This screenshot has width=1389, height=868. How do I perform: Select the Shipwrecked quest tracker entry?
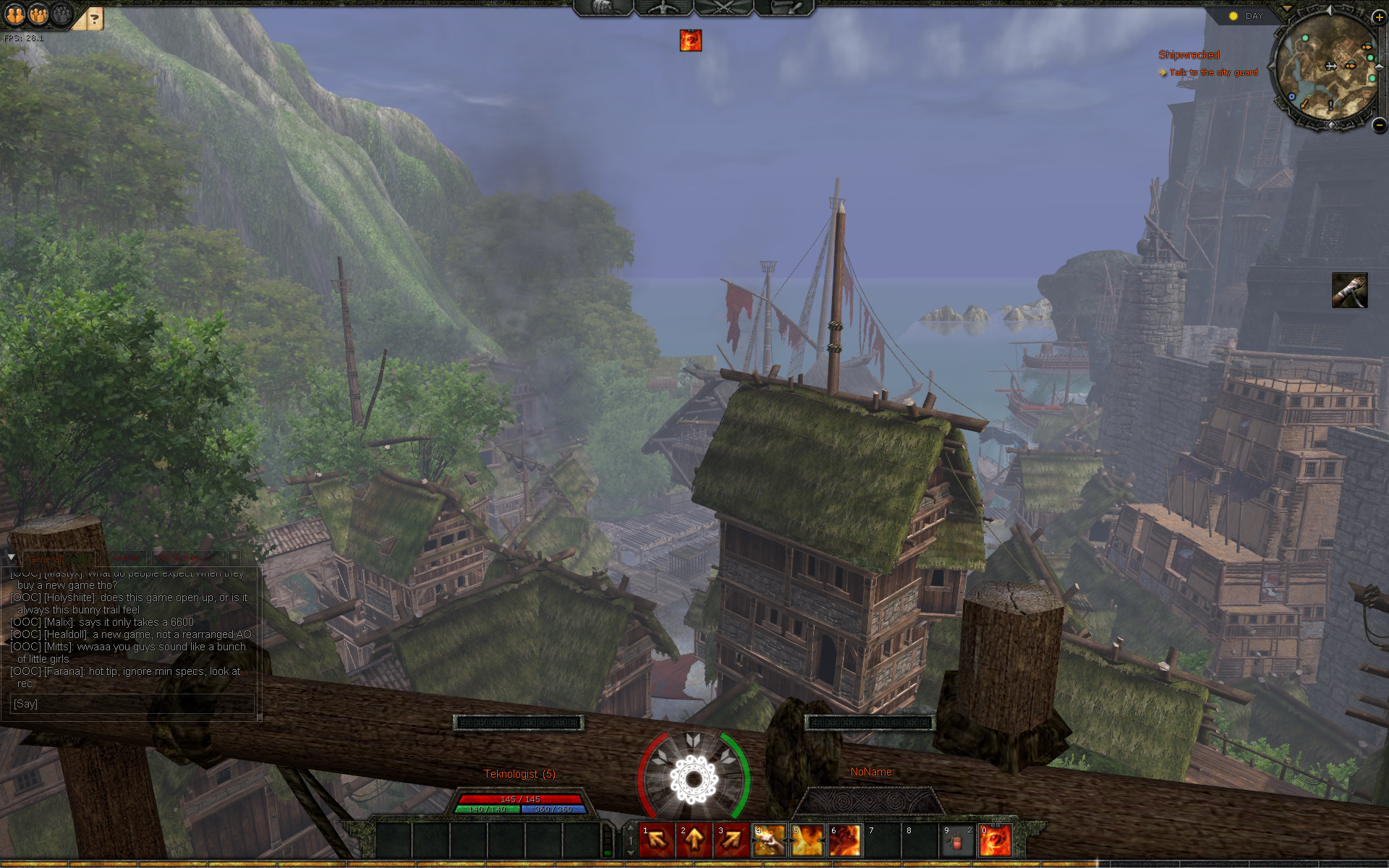(x=1189, y=55)
